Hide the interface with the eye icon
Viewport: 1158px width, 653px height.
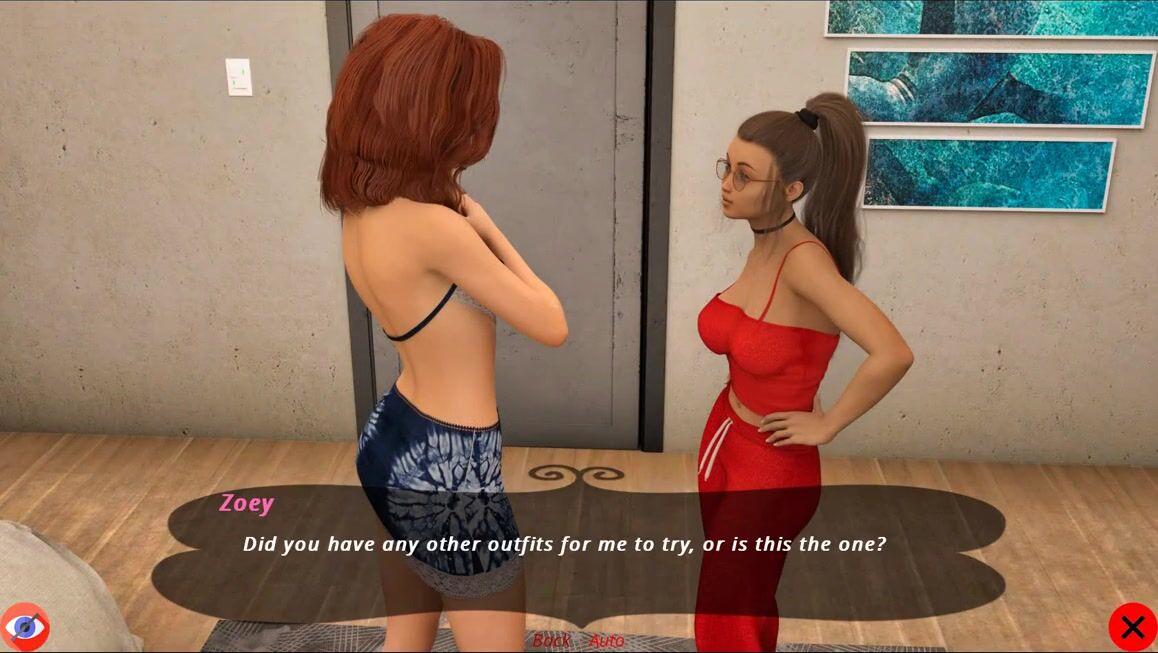click(x=25, y=627)
